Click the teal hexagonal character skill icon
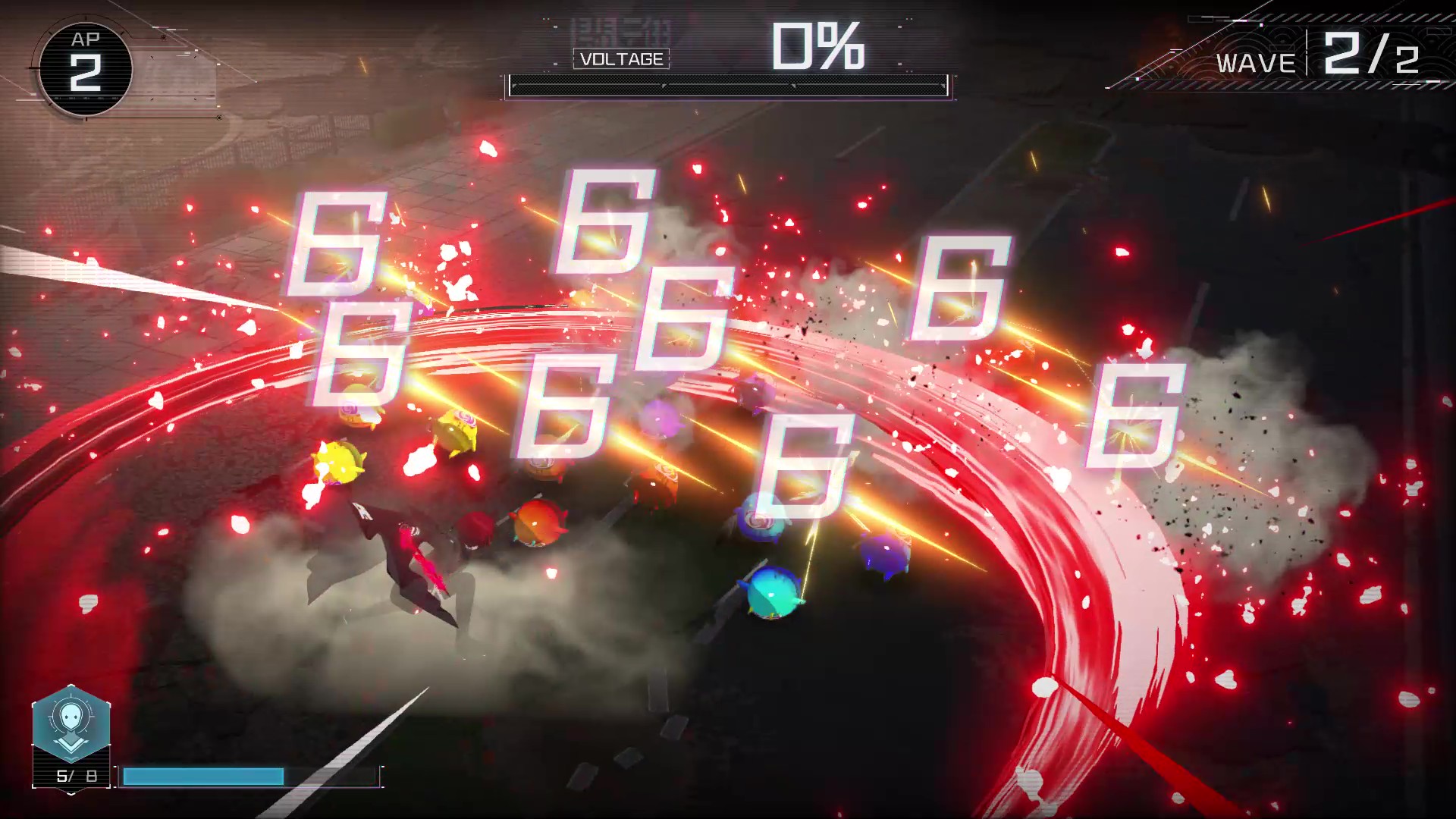This screenshot has height=819, width=1456. 71,723
